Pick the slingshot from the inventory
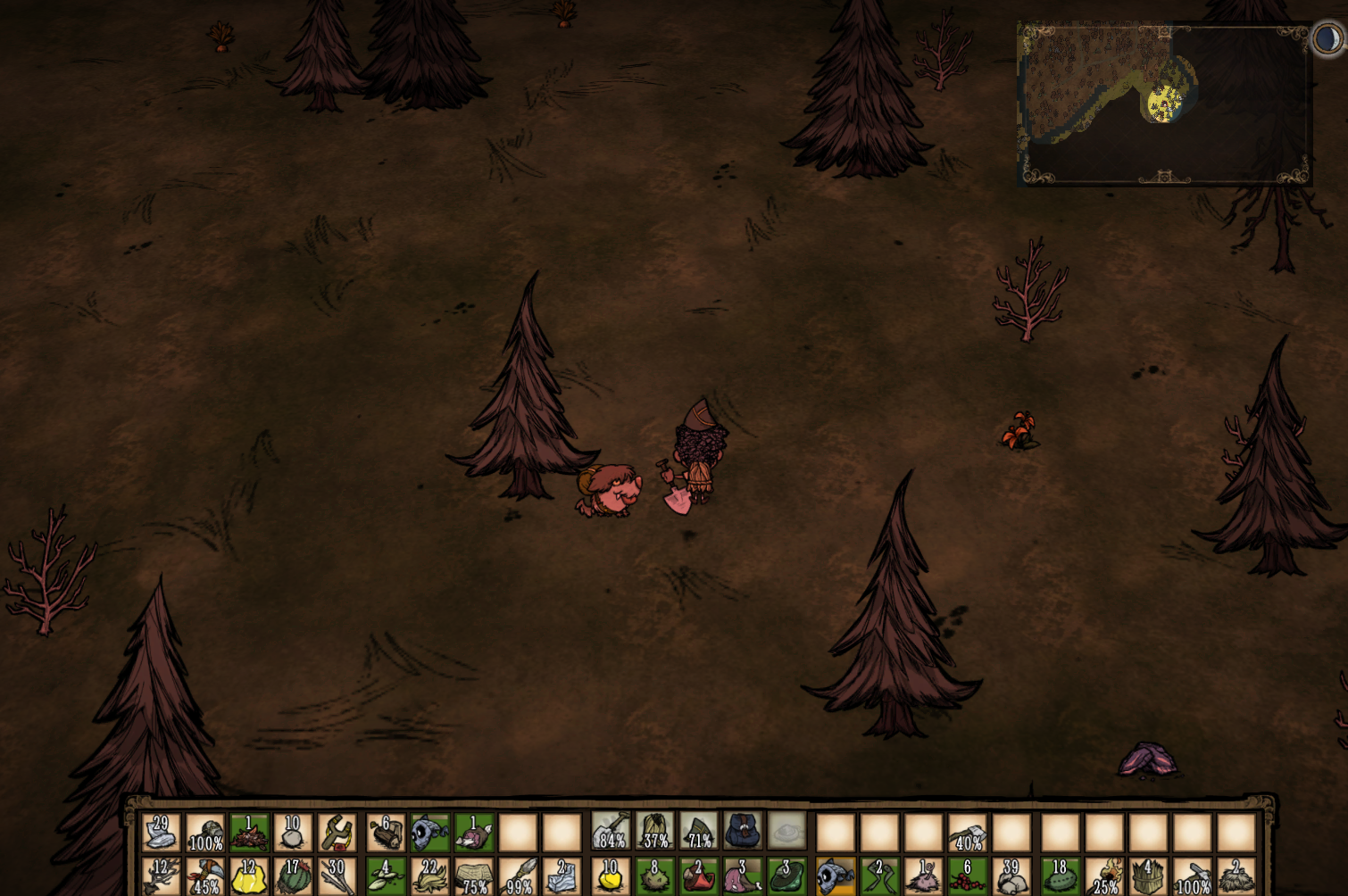The image size is (1348, 896). coord(337,833)
